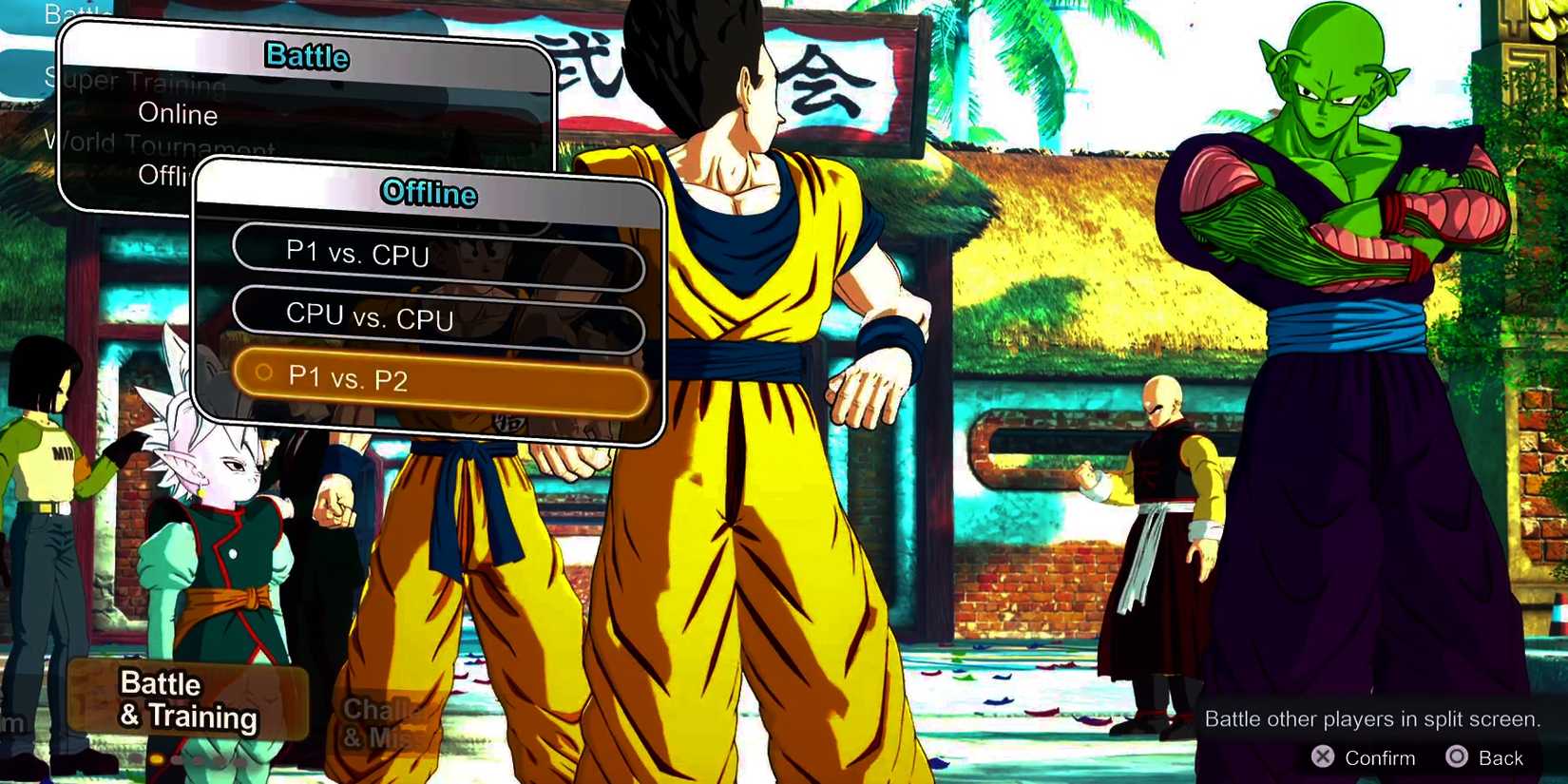The image size is (1568, 784).
Task: Select the radio bullet beside P1 vs. P2
Action: click(263, 373)
